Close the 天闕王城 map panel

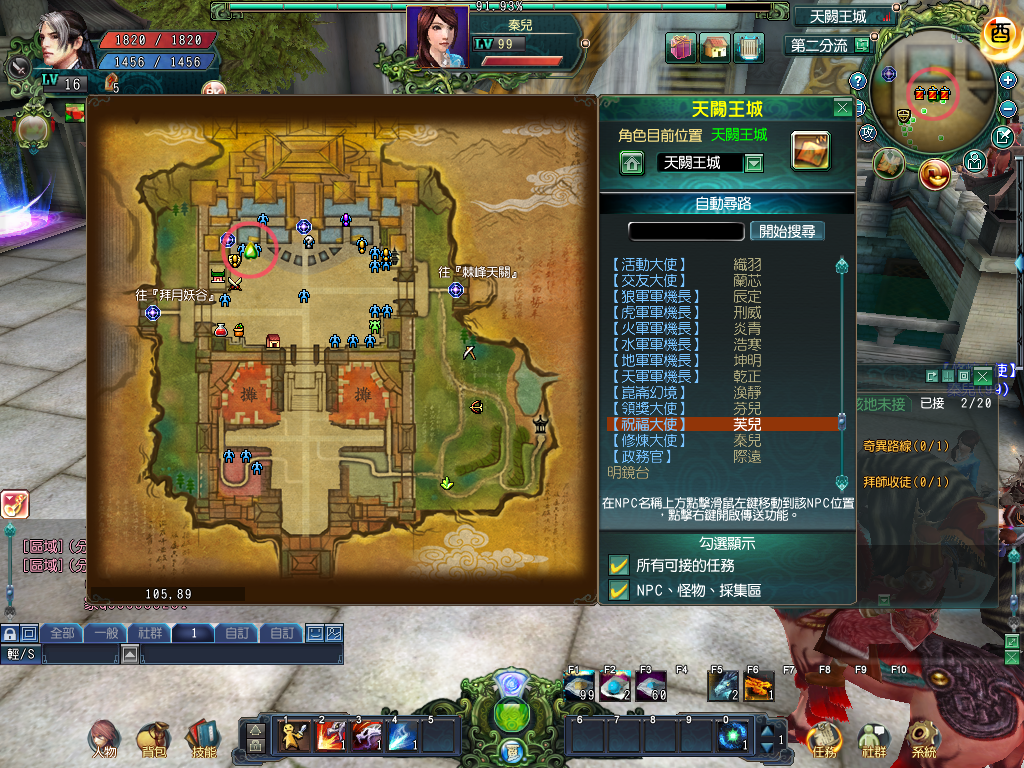[x=843, y=108]
